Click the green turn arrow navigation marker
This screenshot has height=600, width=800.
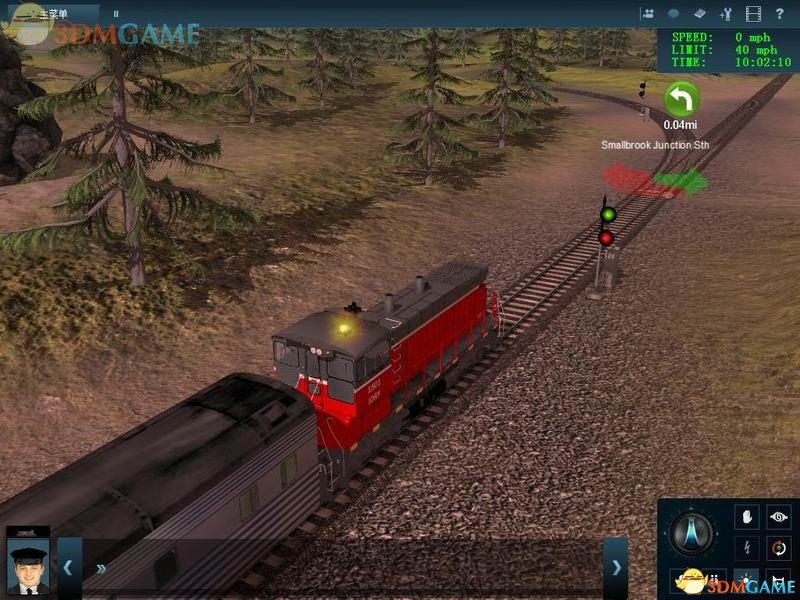point(681,99)
